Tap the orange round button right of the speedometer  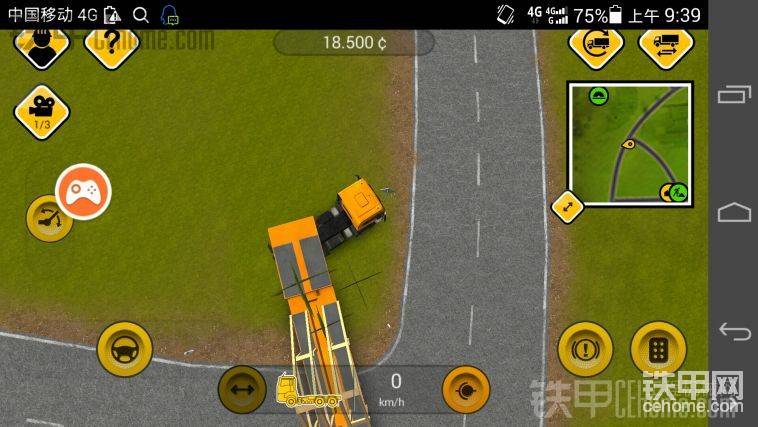466,389
